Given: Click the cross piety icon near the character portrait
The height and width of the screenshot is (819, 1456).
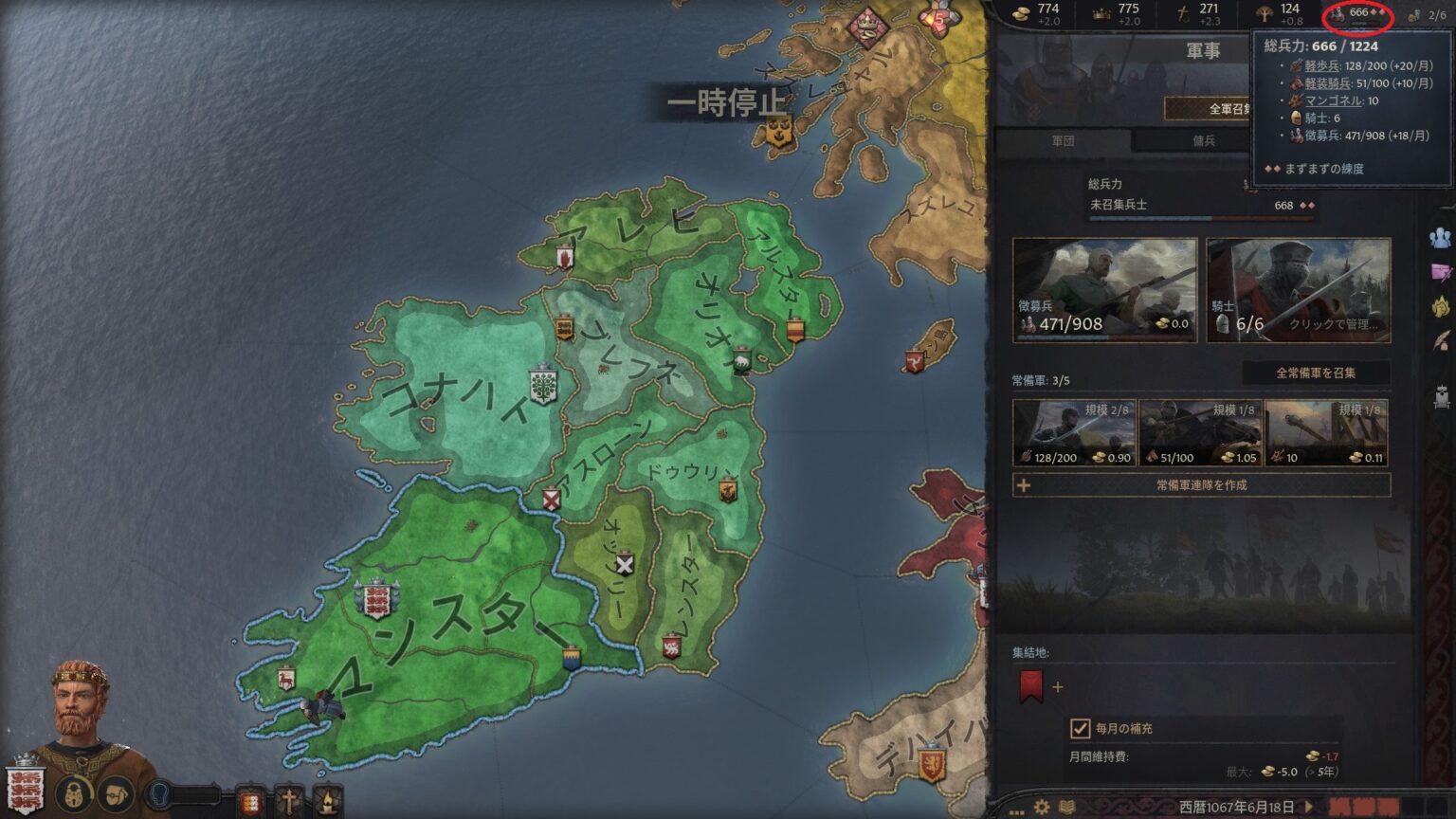Looking at the screenshot, I should click(x=289, y=798).
